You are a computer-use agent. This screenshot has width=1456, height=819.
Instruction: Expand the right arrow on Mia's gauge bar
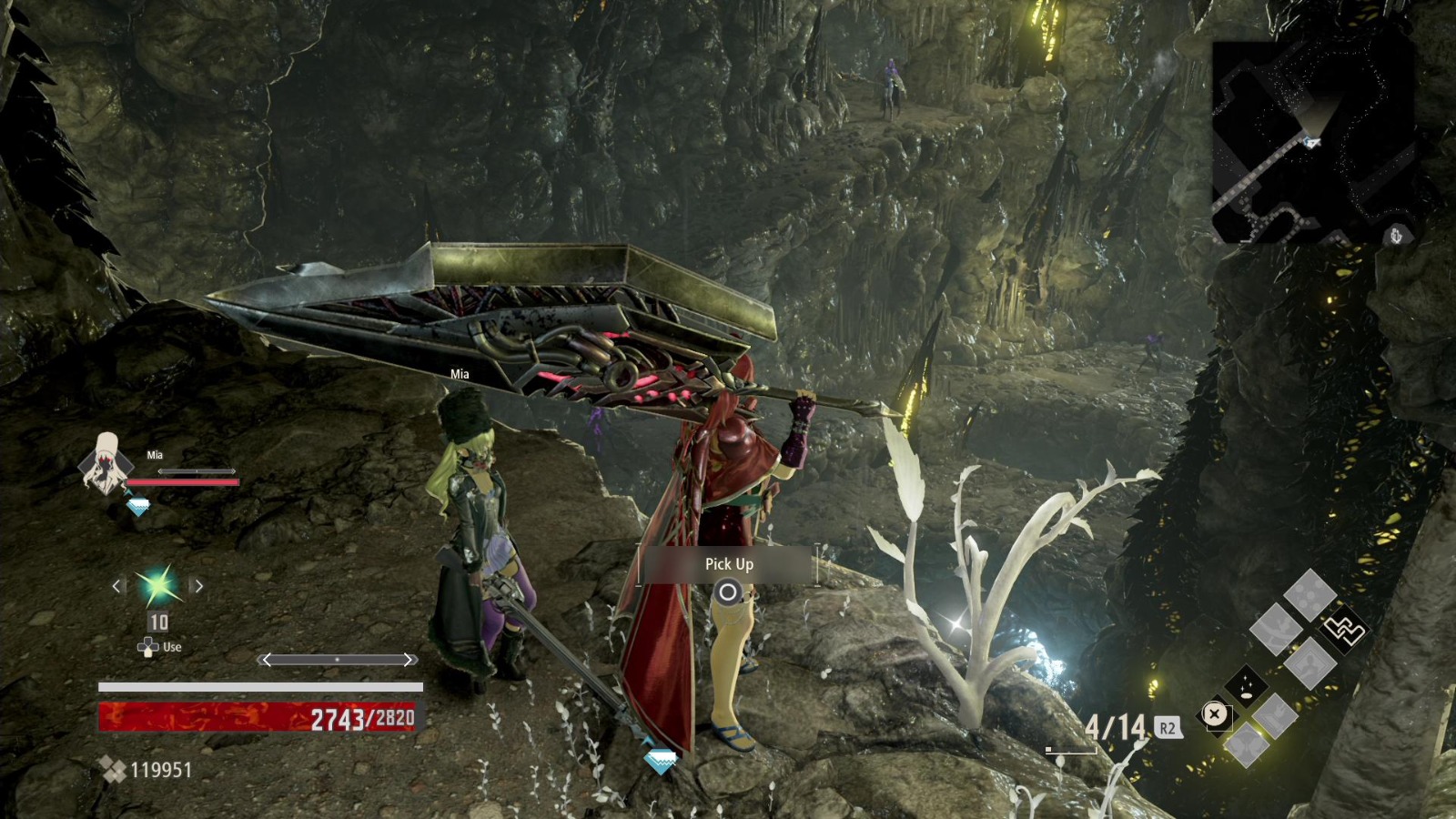(233, 471)
